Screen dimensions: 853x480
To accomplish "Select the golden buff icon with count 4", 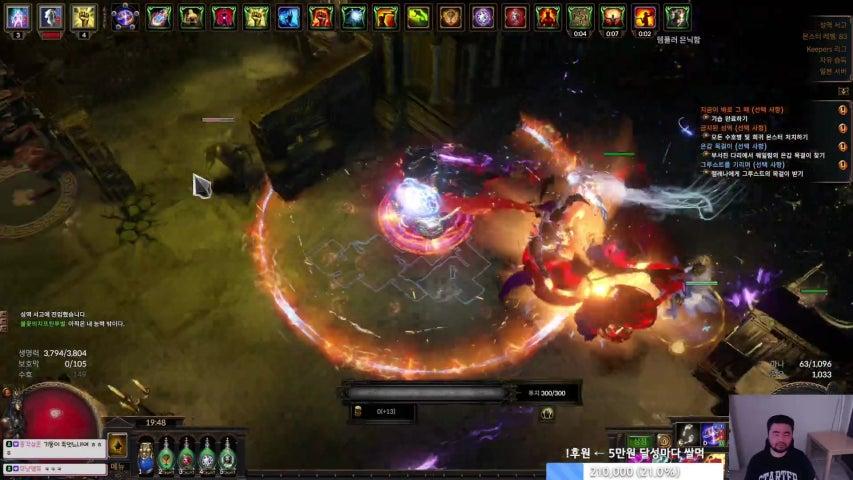I will point(83,17).
